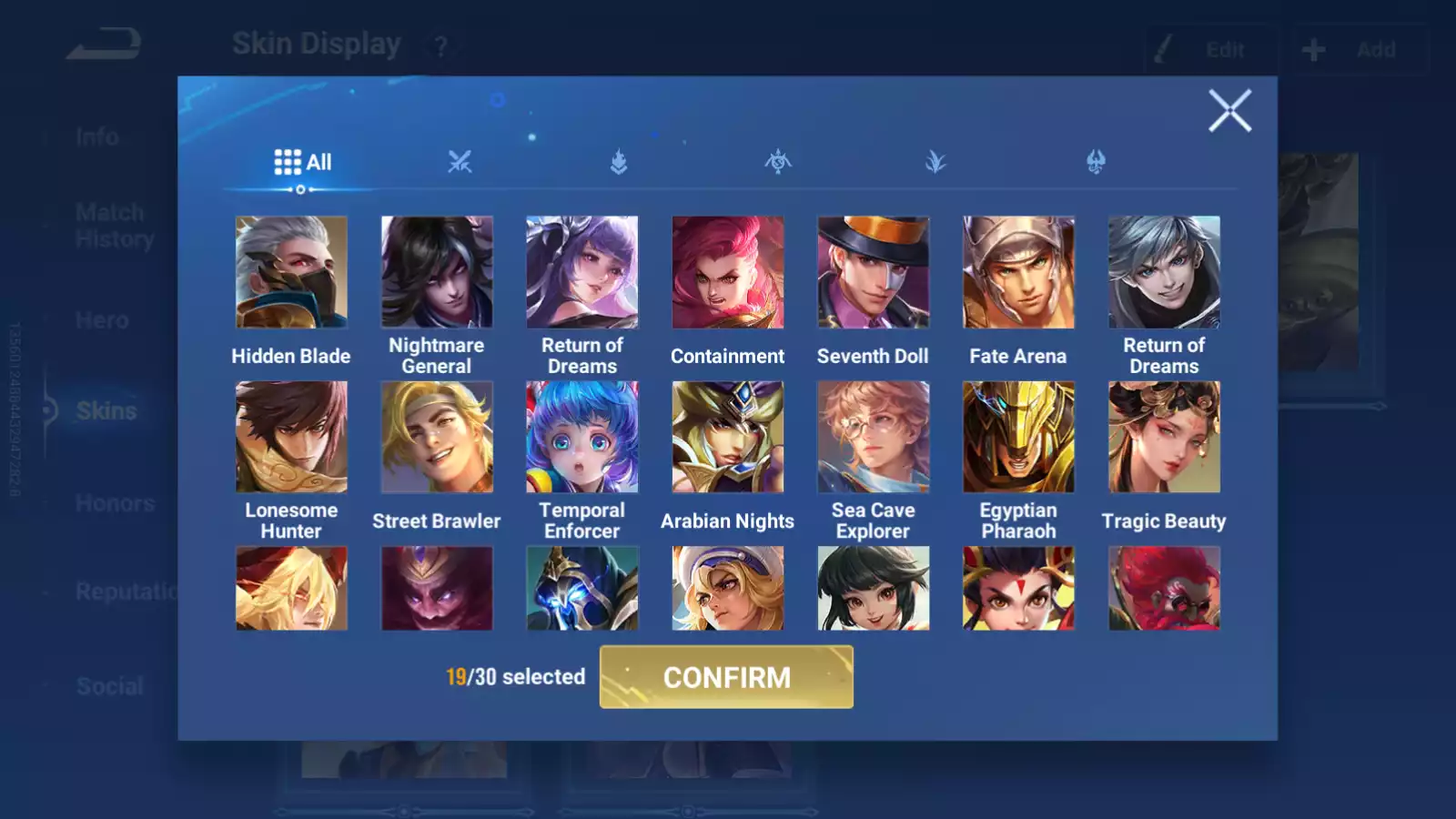Select the Tragic Beauty skin
The width and height of the screenshot is (1456, 819).
[x=1164, y=437]
